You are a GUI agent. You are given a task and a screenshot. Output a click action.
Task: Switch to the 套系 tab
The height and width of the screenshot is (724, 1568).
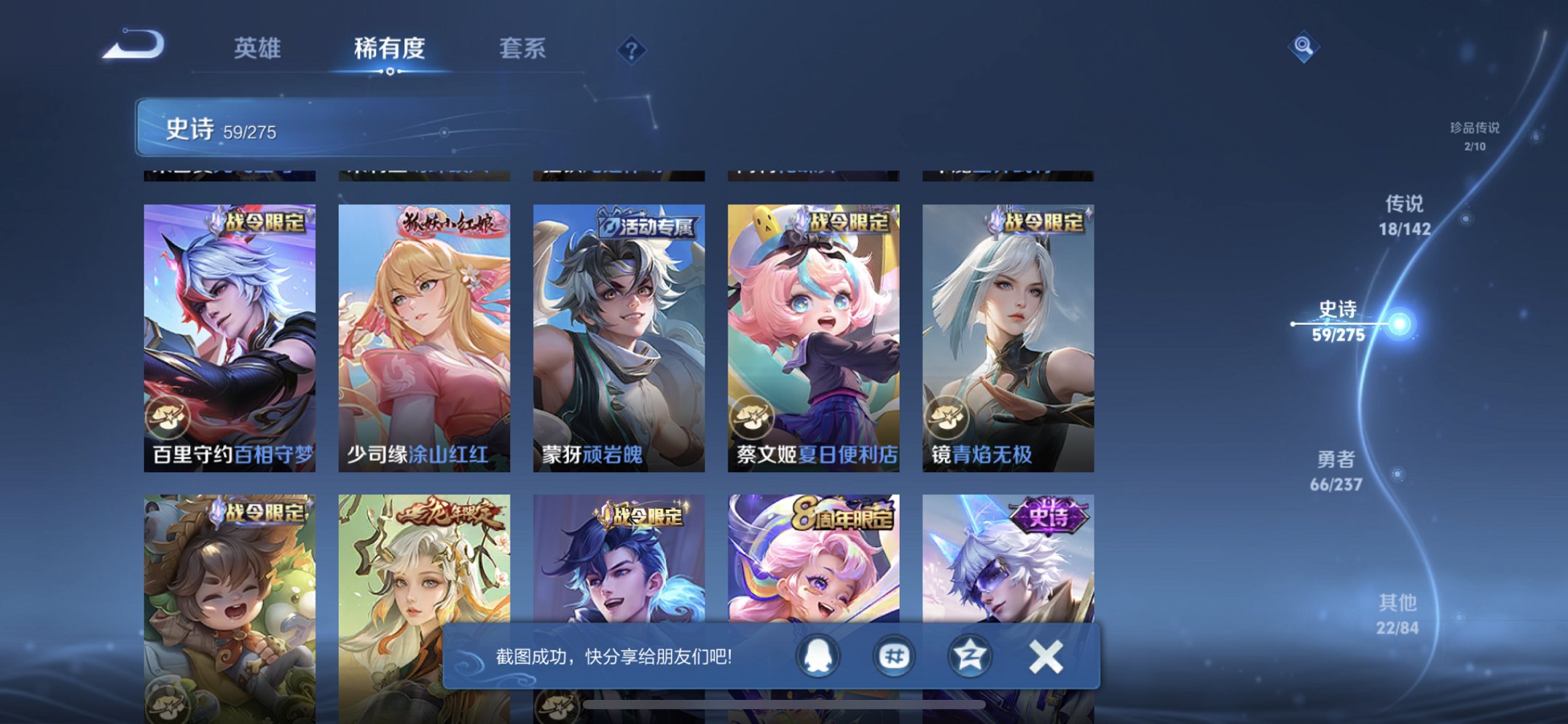point(522,48)
